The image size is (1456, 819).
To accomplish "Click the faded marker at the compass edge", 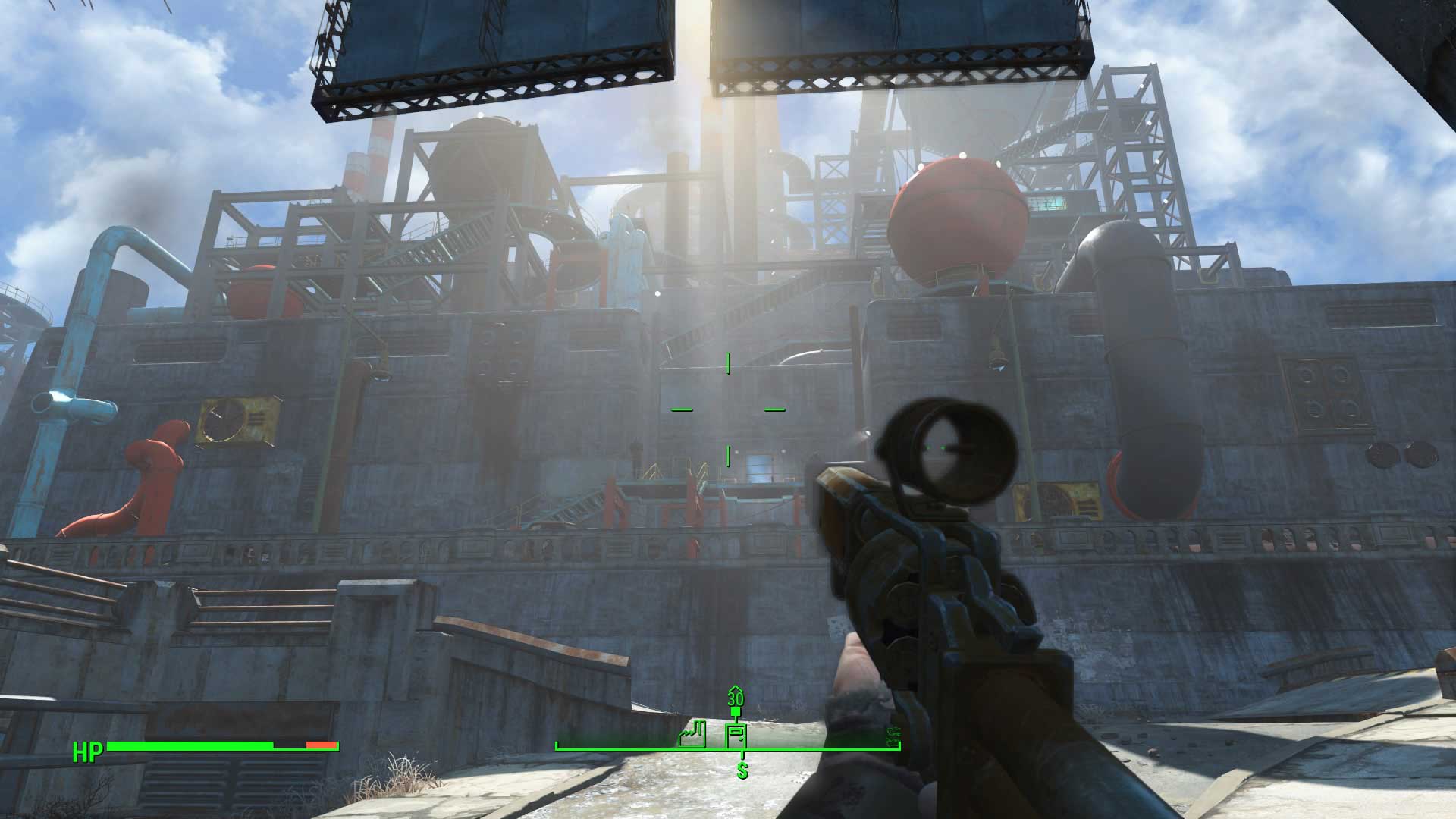I will pos(892,735).
